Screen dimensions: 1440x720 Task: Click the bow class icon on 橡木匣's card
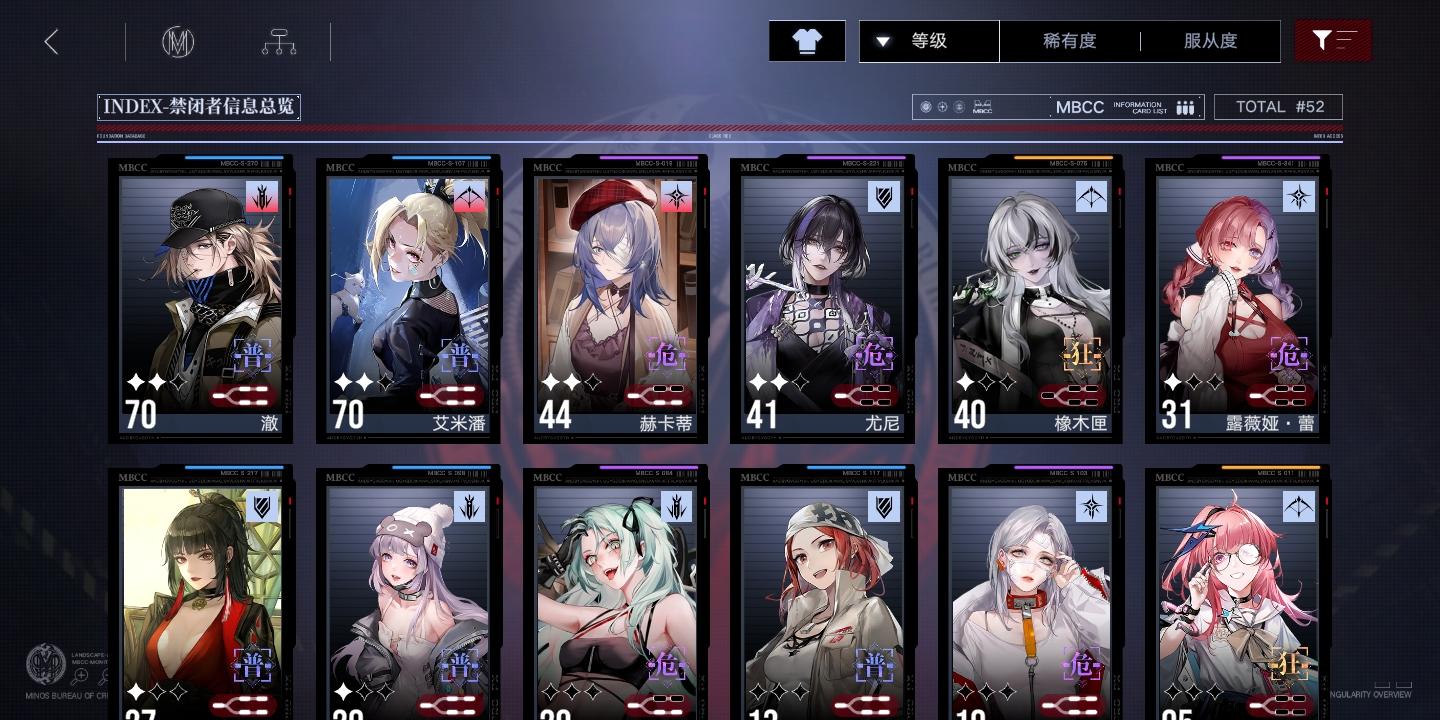coord(1091,196)
